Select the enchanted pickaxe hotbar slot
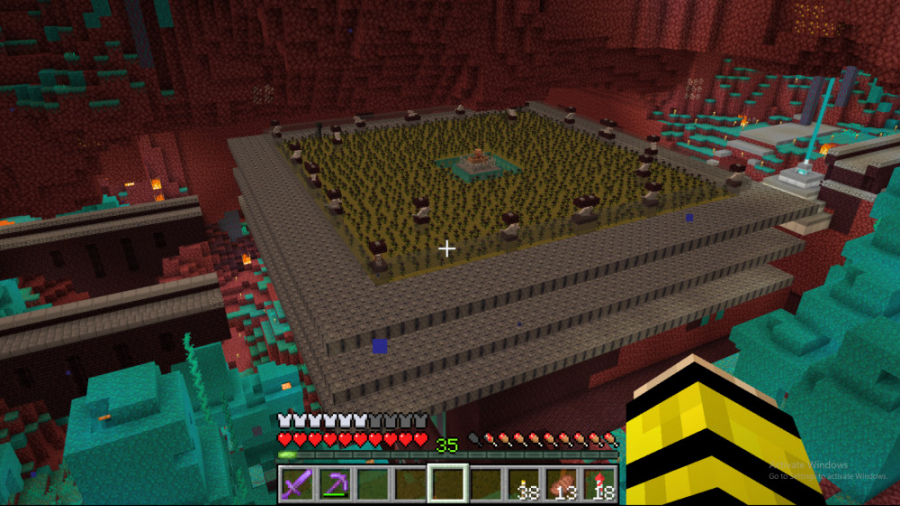 (x=334, y=484)
